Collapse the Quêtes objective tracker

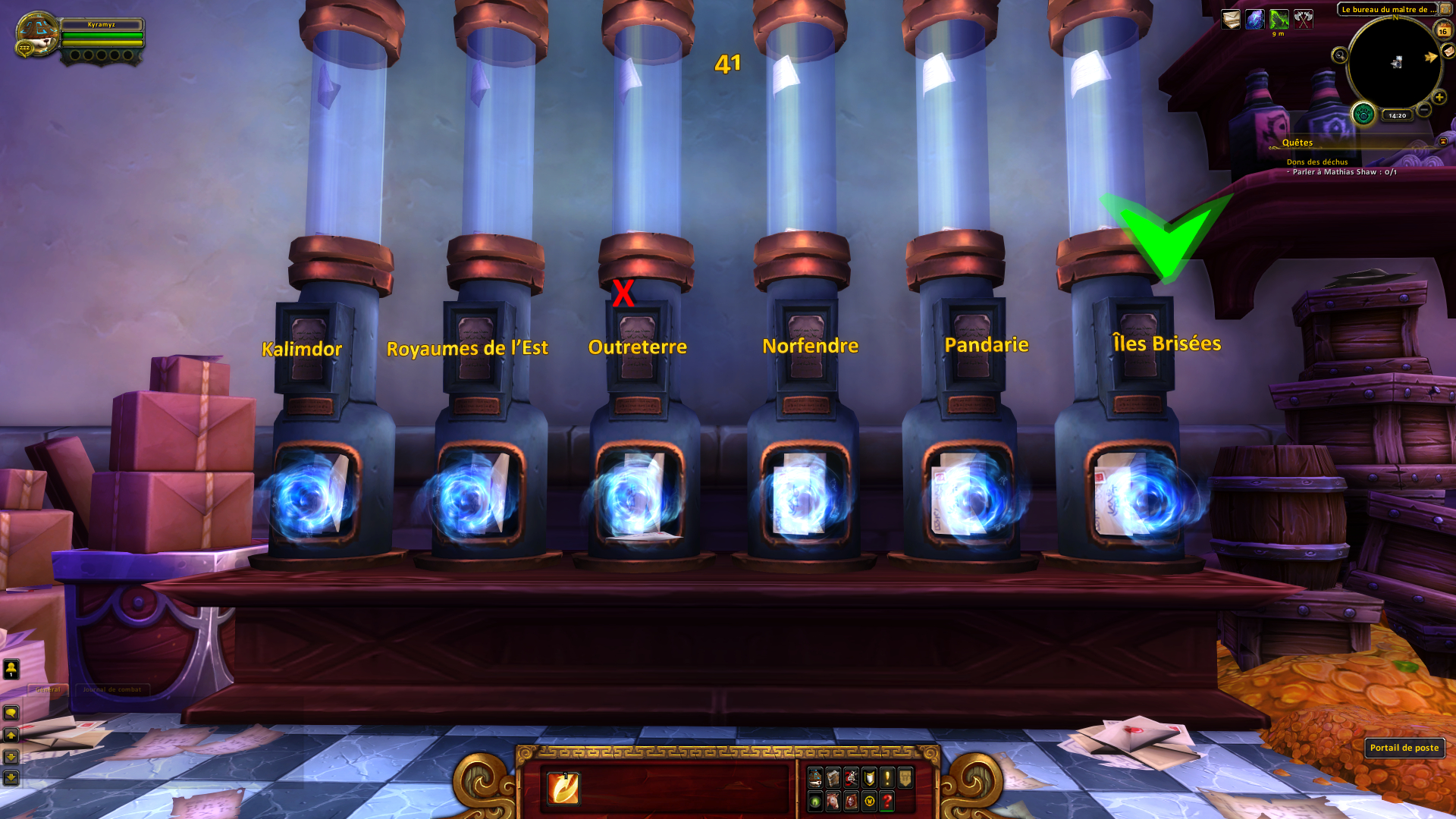click(x=1443, y=142)
